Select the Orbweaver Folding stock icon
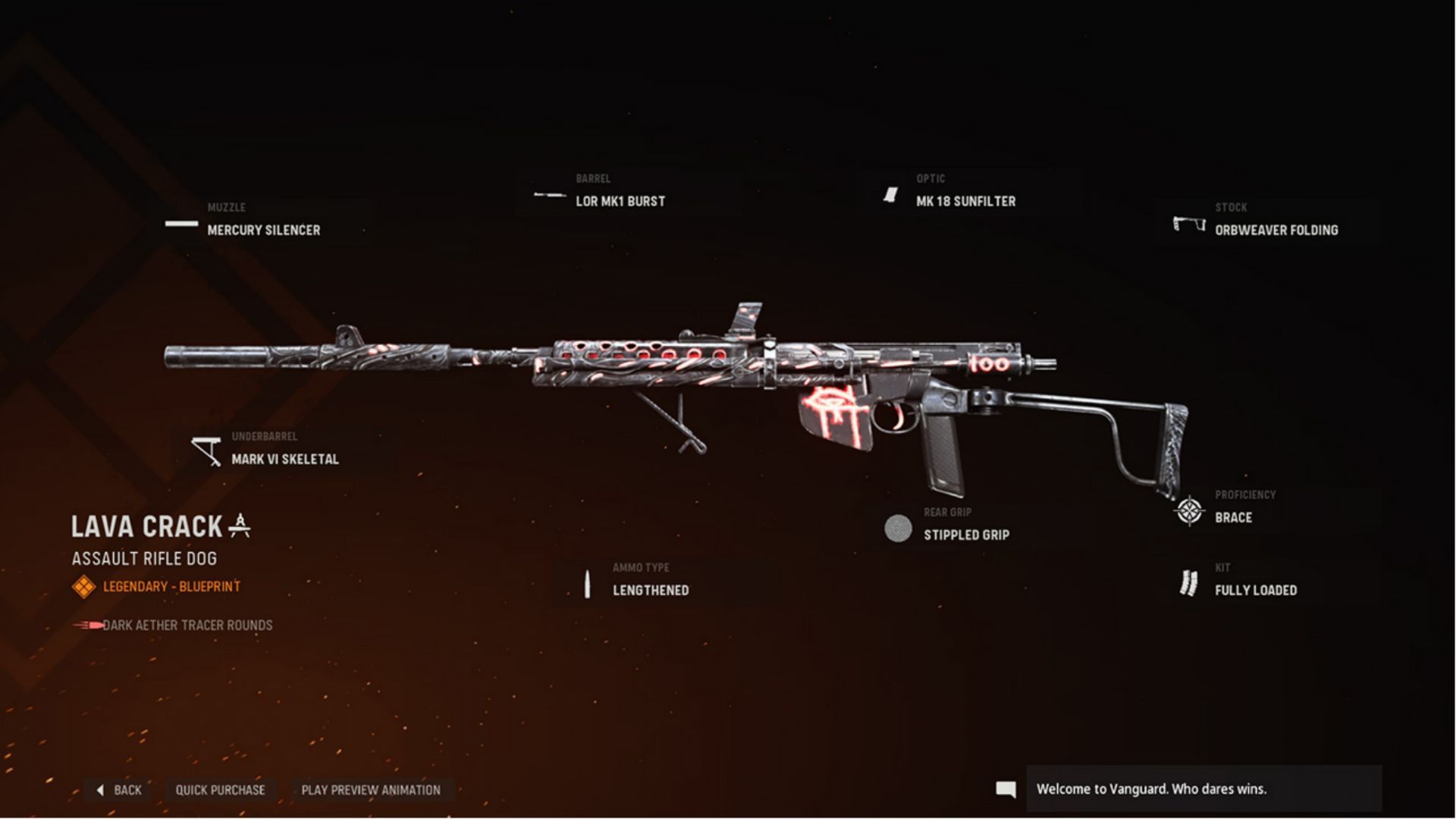 tap(1188, 223)
